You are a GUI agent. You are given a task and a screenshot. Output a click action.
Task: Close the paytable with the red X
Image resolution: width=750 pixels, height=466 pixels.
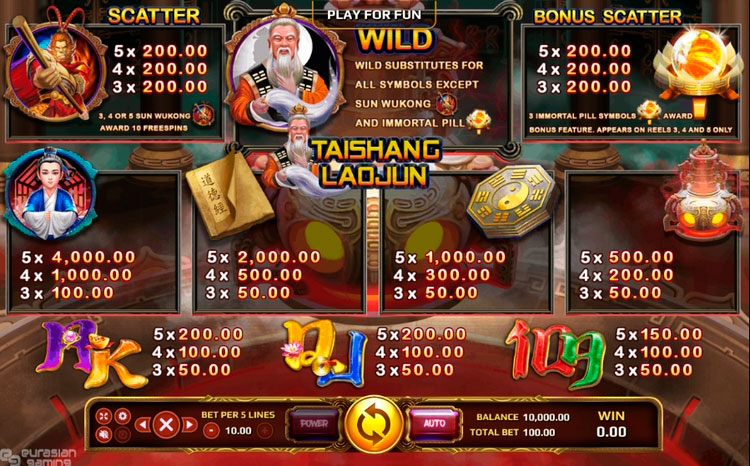point(167,424)
